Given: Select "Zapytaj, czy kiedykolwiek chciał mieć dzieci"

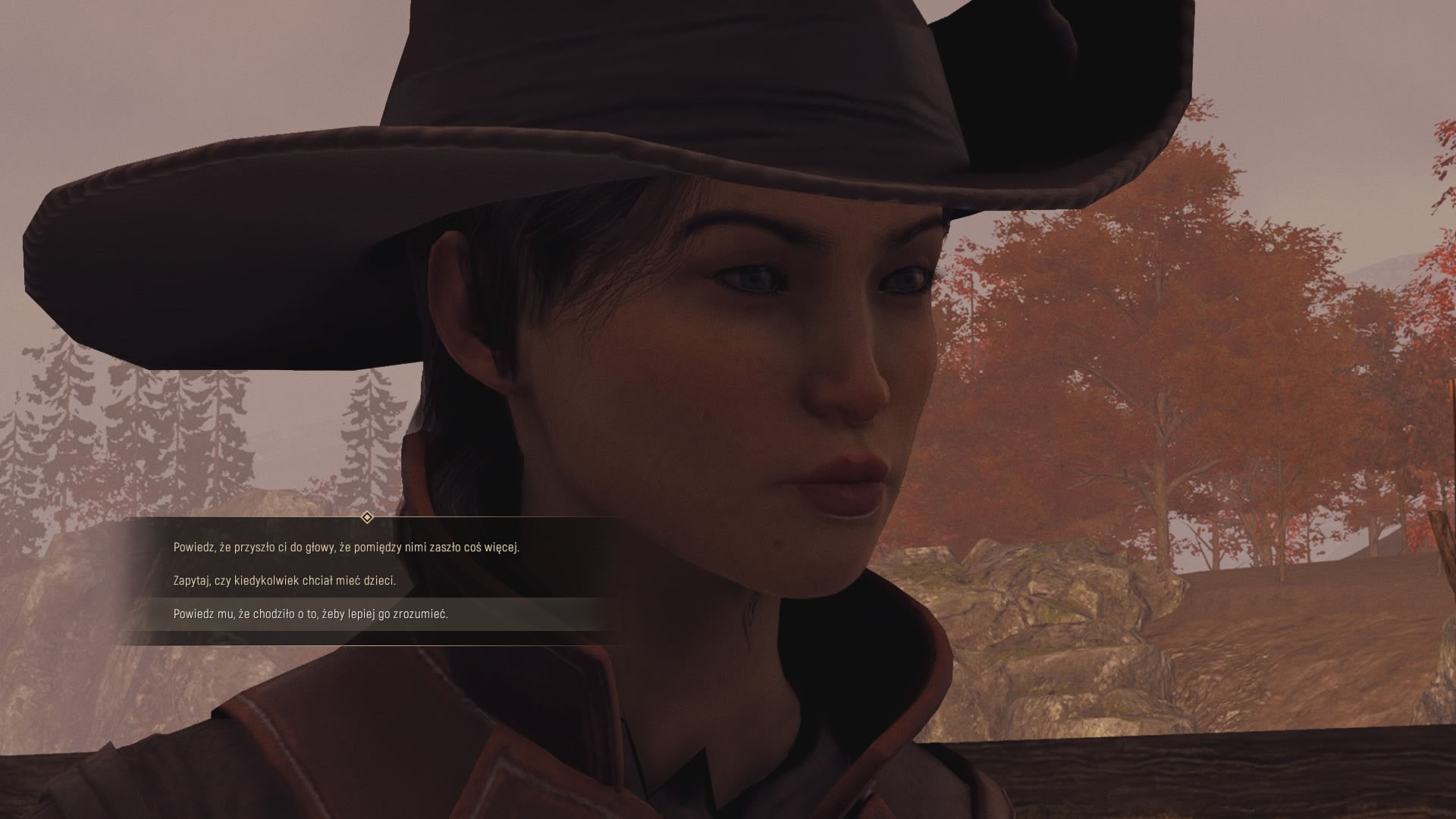Looking at the screenshot, I should 284,581.
